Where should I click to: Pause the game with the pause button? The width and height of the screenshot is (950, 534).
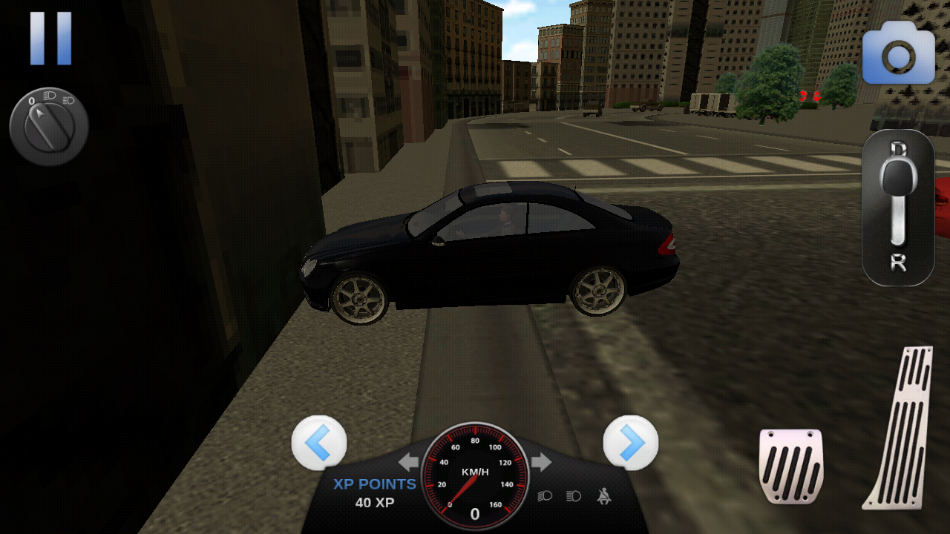[x=50, y=38]
